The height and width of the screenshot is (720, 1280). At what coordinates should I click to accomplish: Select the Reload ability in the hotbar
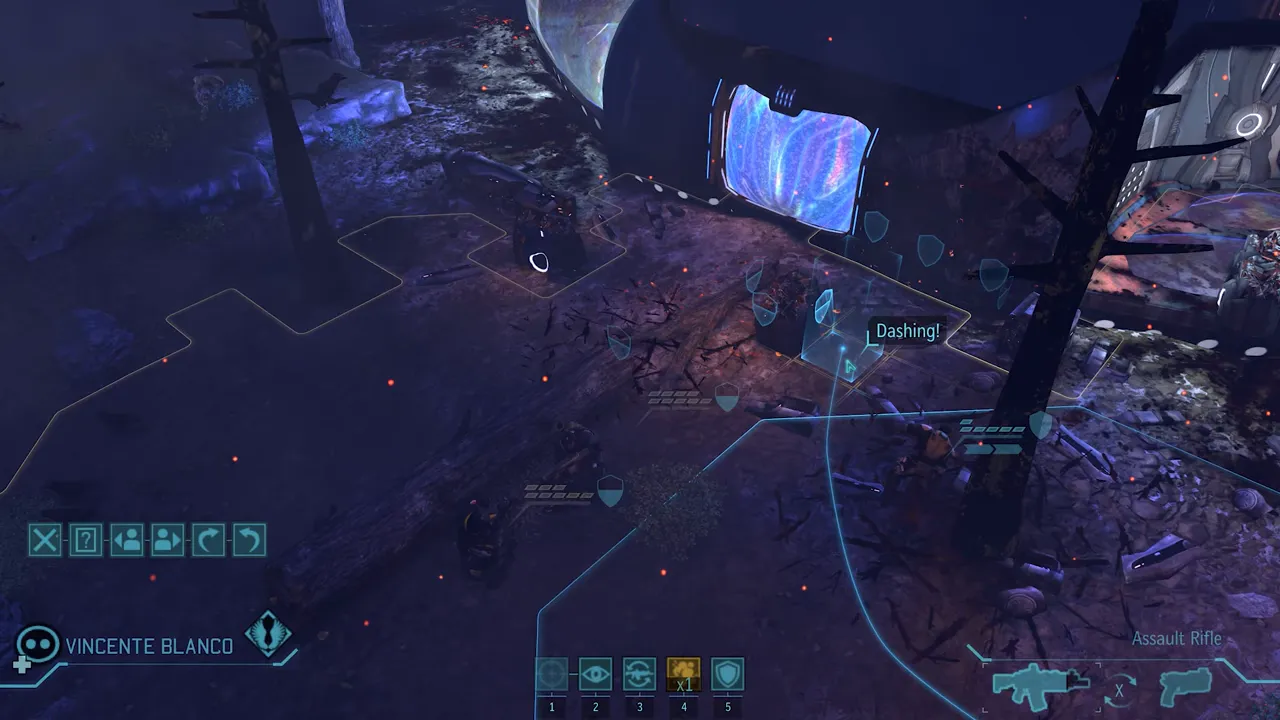pyautogui.click(x=640, y=675)
